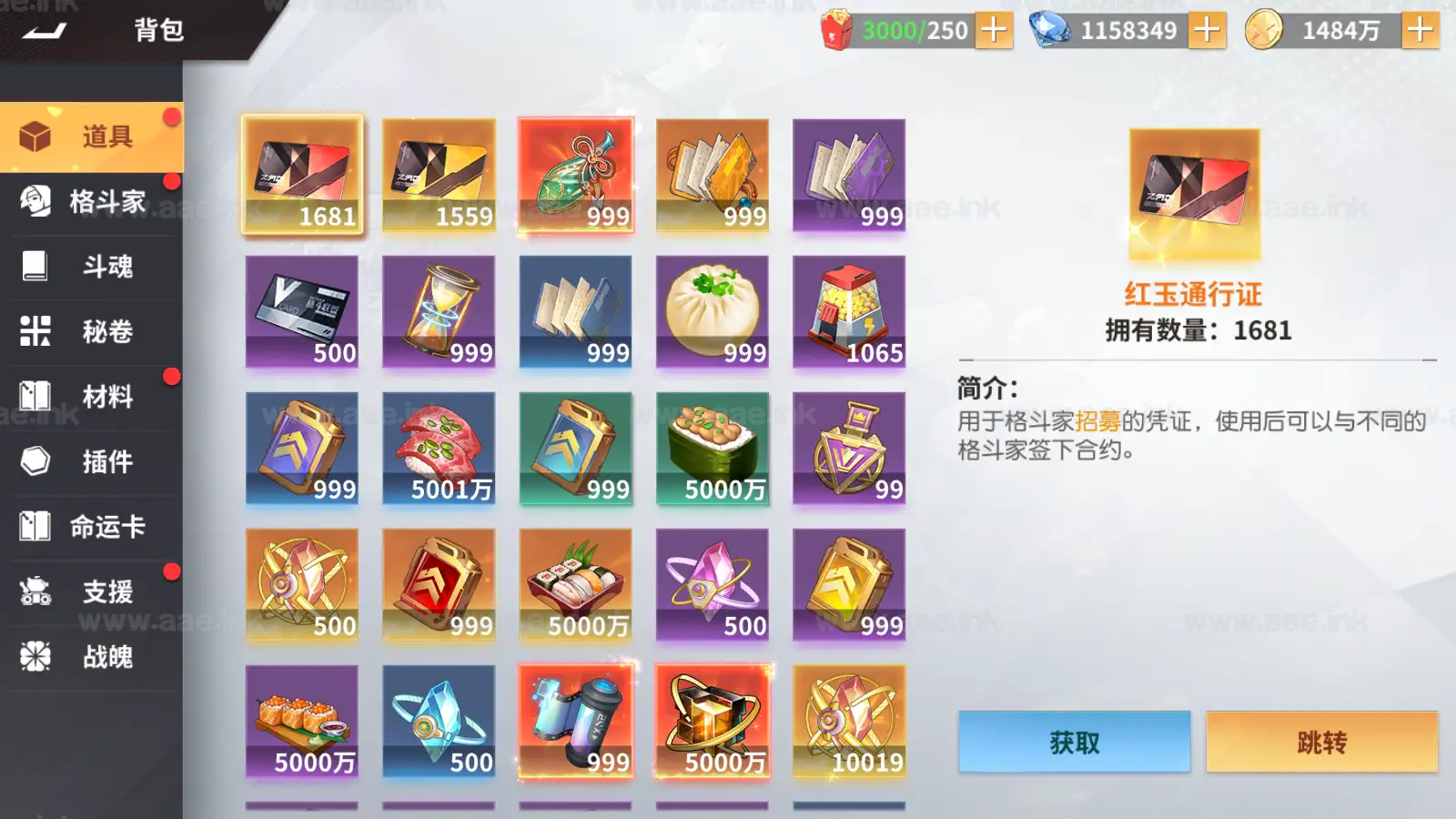Click the plus beside the diamond count
This screenshot has height=819, width=1456.
(1208, 29)
